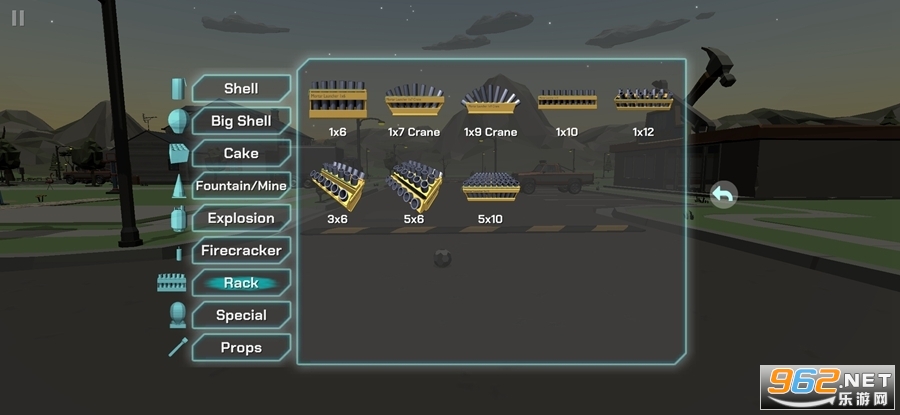Open the Props category

tap(241, 347)
